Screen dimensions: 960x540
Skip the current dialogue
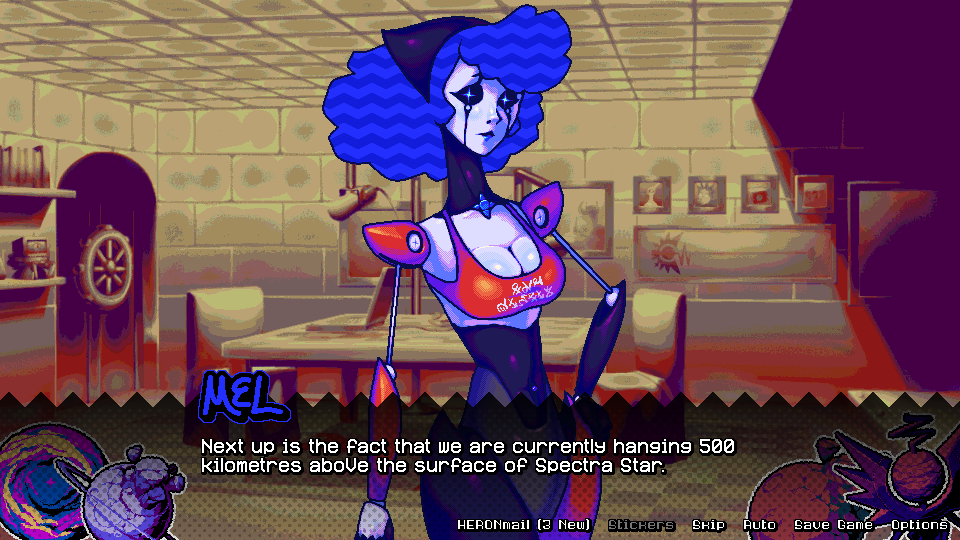[x=708, y=525]
